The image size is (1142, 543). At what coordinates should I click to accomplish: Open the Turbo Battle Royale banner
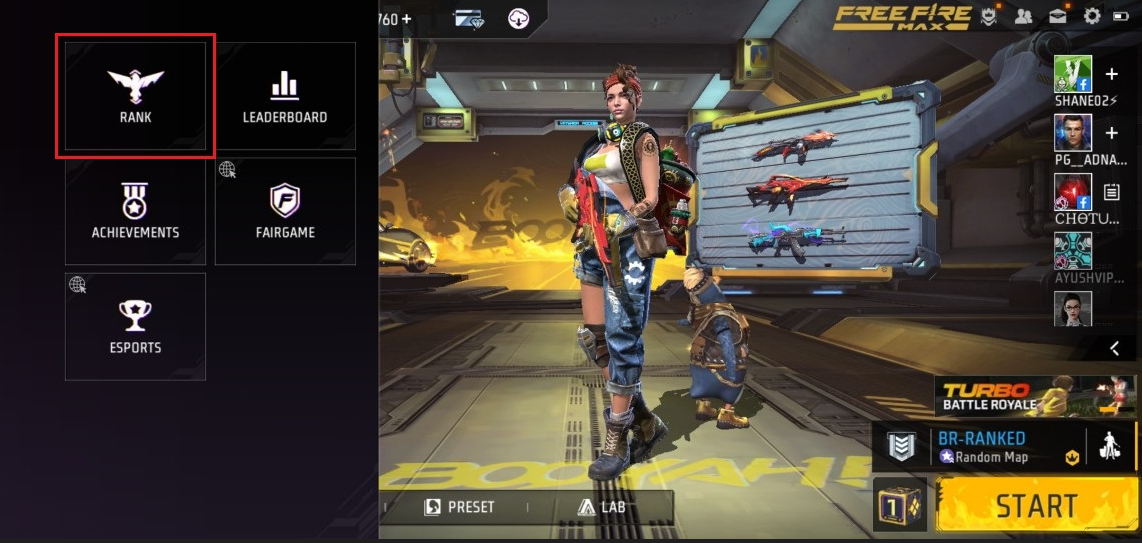click(x=1035, y=396)
